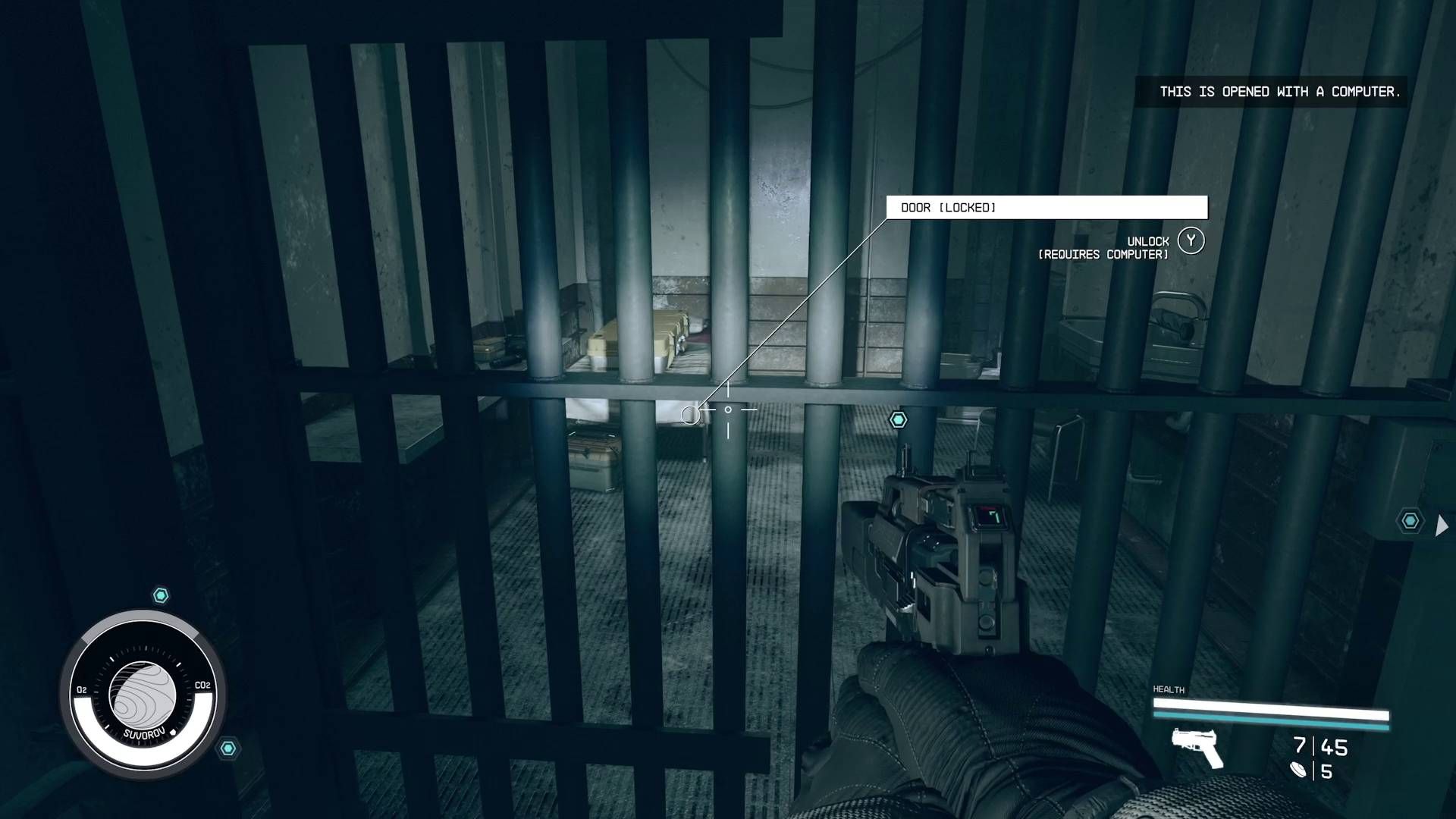Click the teal hexagon marker between the bars
Image resolution: width=1456 pixels, height=819 pixels.
coord(899,419)
